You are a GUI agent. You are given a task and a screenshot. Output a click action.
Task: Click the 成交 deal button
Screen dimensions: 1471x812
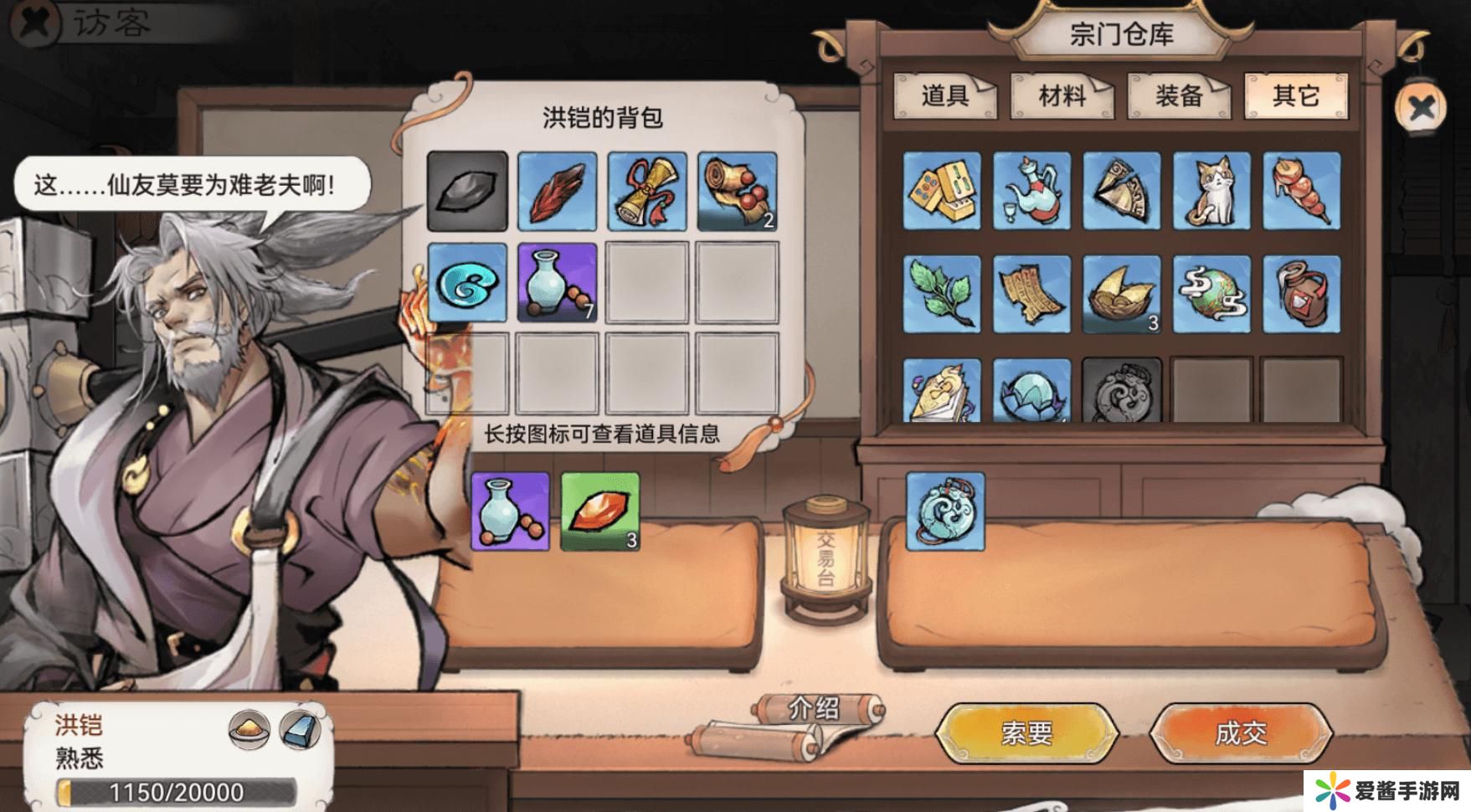(1240, 733)
